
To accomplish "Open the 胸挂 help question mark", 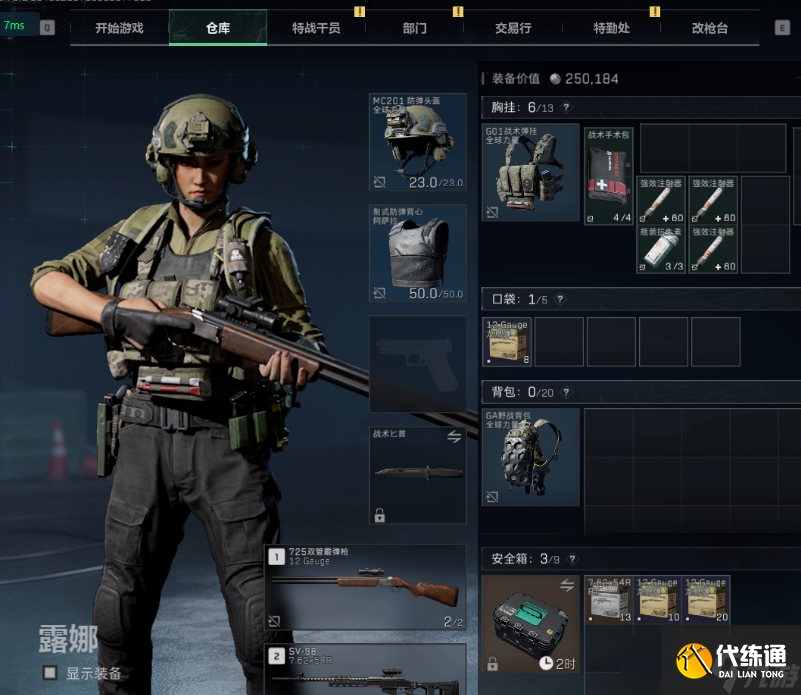I will tap(566, 107).
